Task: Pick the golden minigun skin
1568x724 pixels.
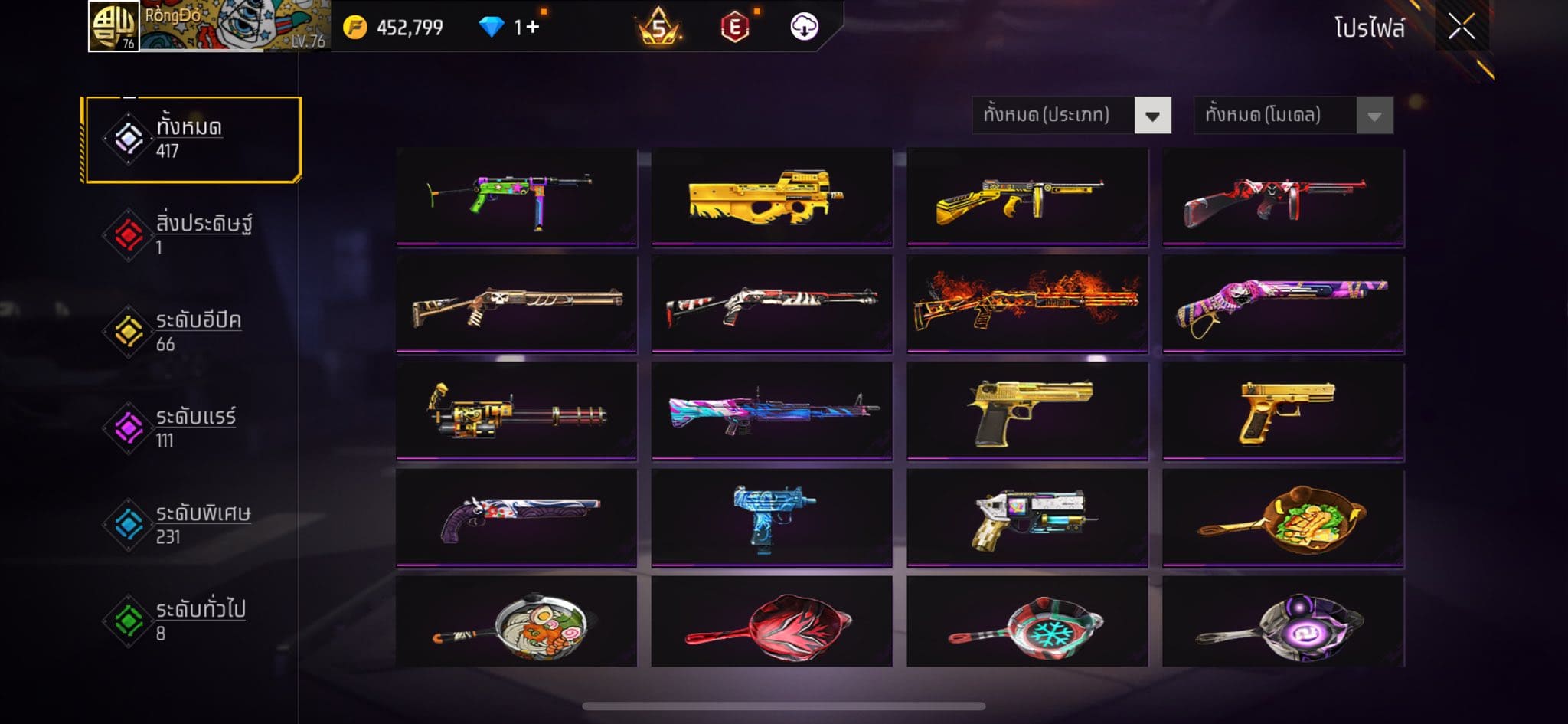Action: (517, 411)
